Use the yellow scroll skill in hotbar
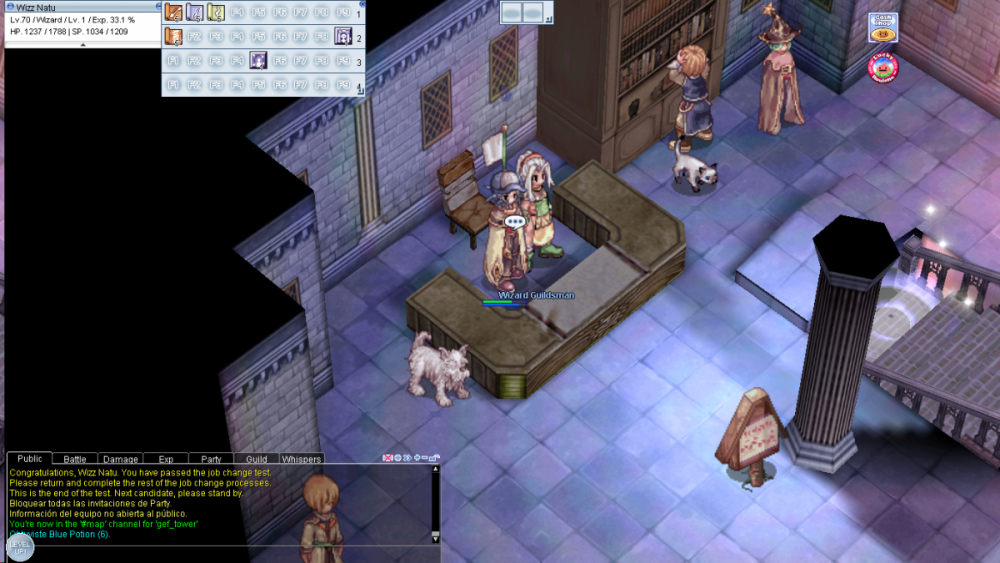Screen dimensions: 1000x563 tap(215, 13)
